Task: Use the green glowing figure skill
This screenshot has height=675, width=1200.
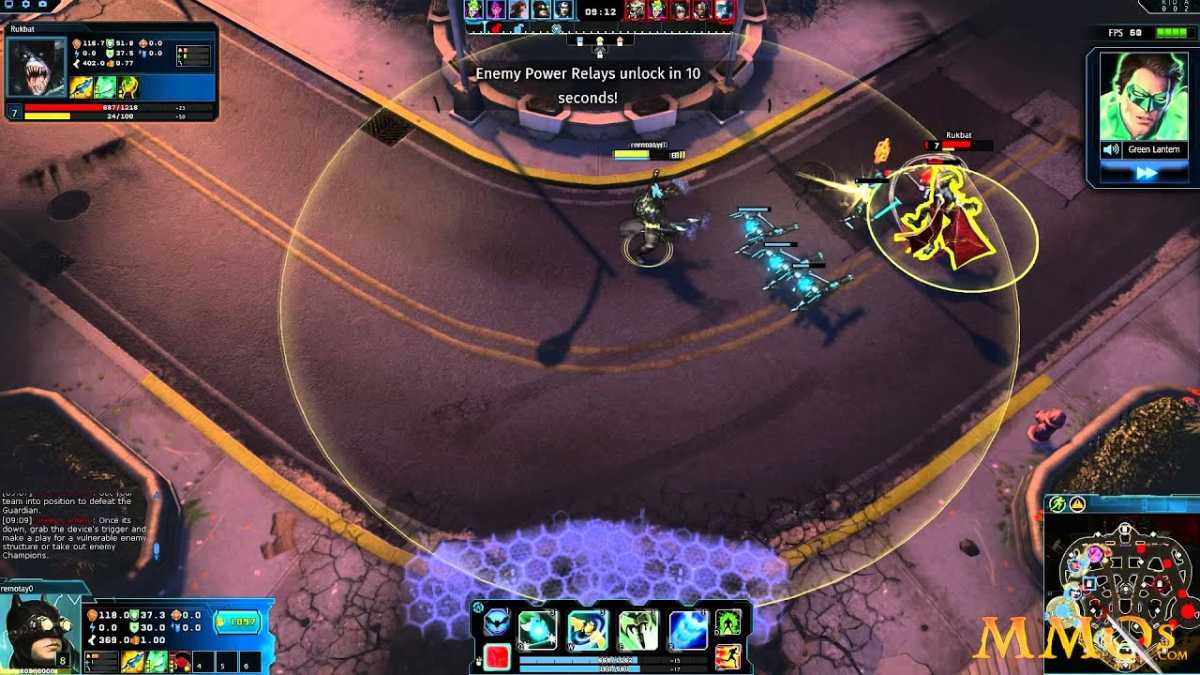Action: tap(729, 622)
